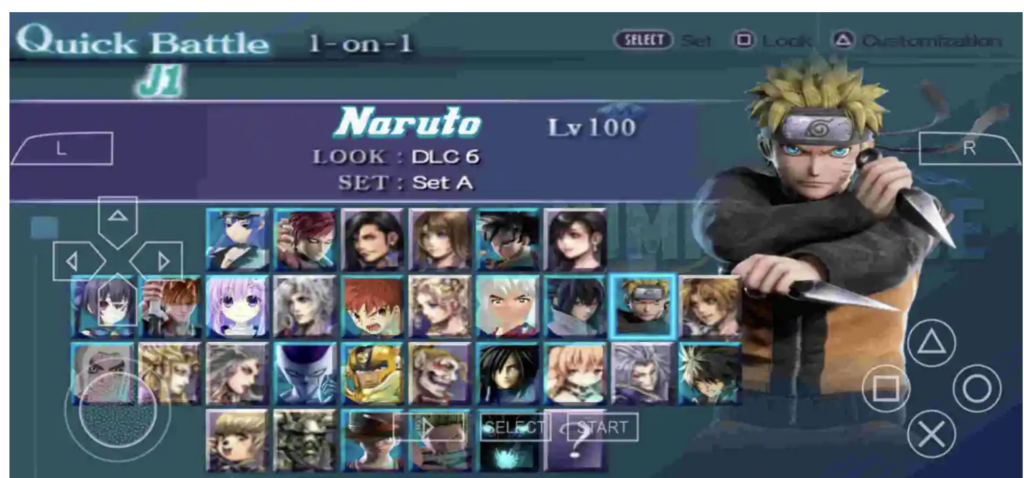The image size is (1024, 478).
Task: Pick the gold-helmeted armored character
Action: click(x=372, y=373)
